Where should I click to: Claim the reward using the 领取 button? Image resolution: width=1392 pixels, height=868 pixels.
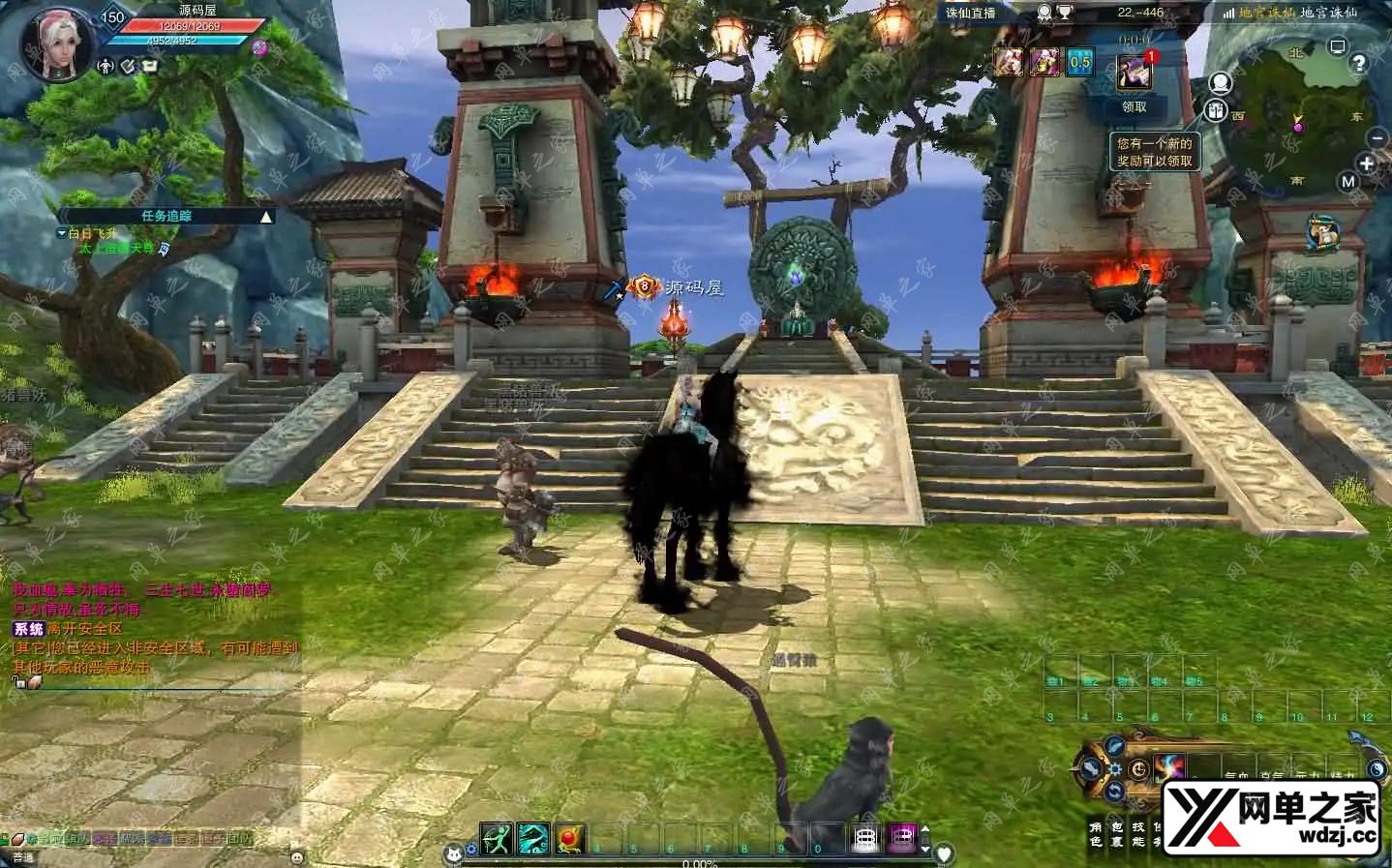click(x=1134, y=106)
